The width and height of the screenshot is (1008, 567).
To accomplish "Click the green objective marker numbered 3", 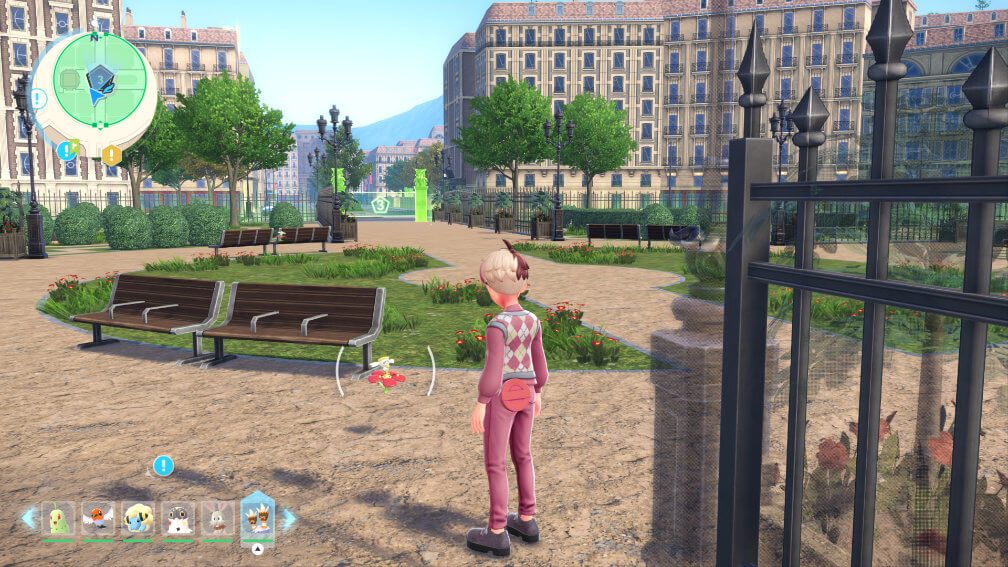I will point(380,204).
